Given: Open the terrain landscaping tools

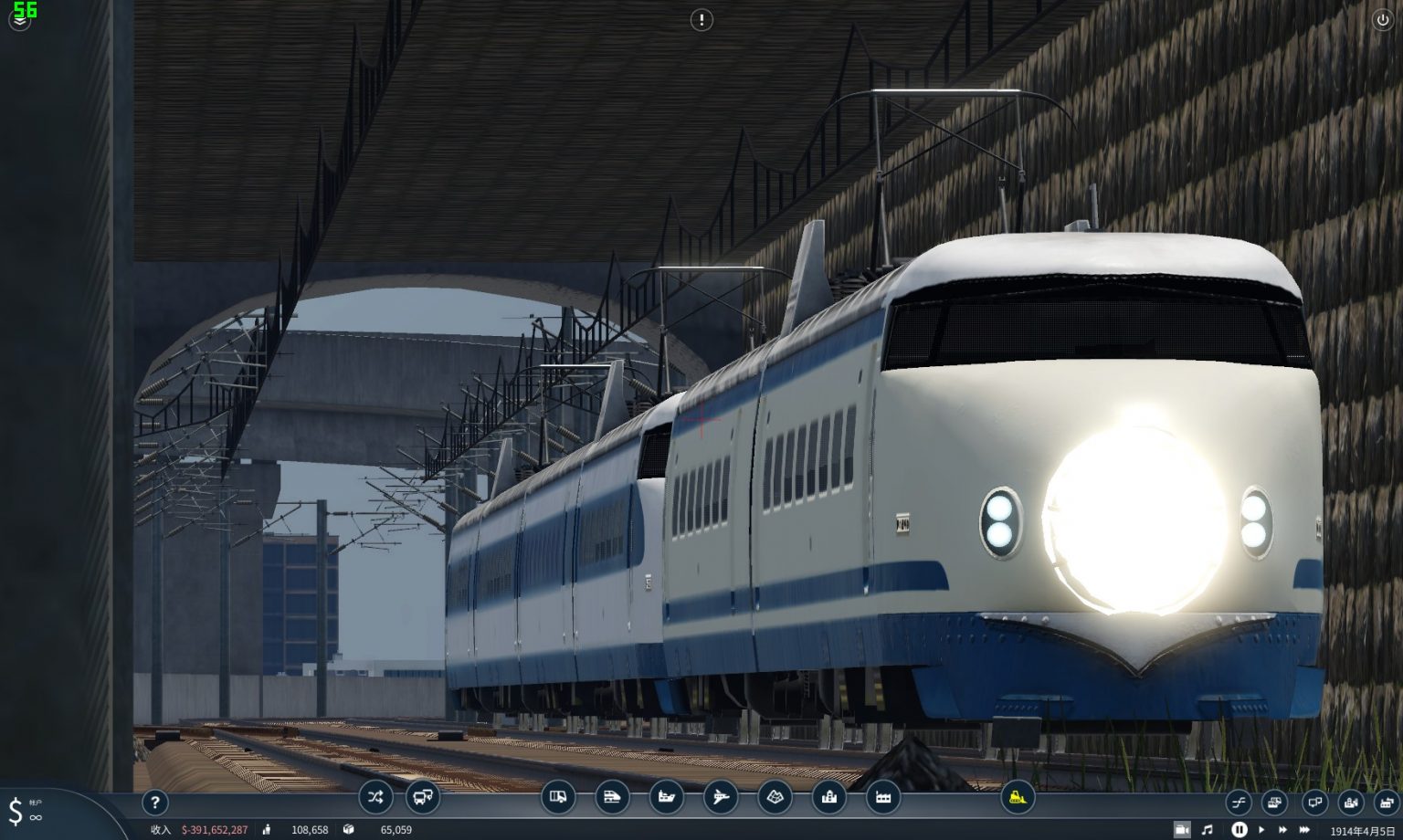Looking at the screenshot, I should pyautogui.click(x=775, y=797).
